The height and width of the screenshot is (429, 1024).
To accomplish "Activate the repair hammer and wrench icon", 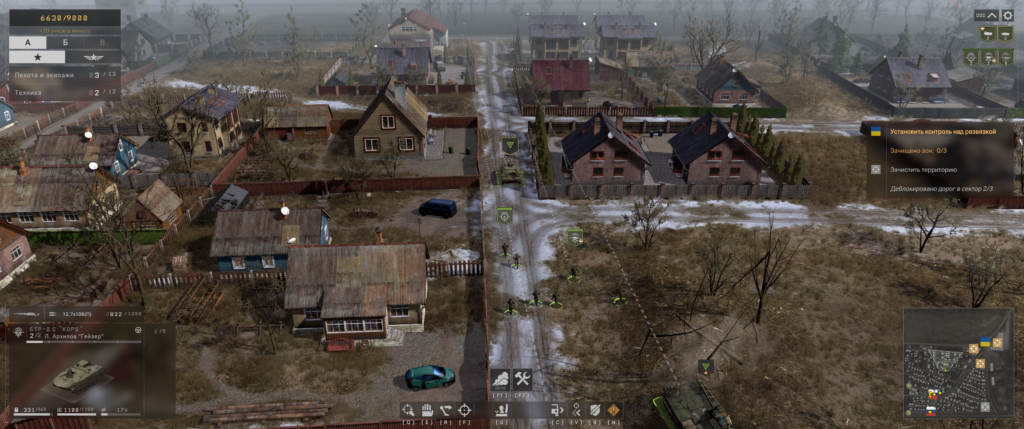I will coord(522,379).
